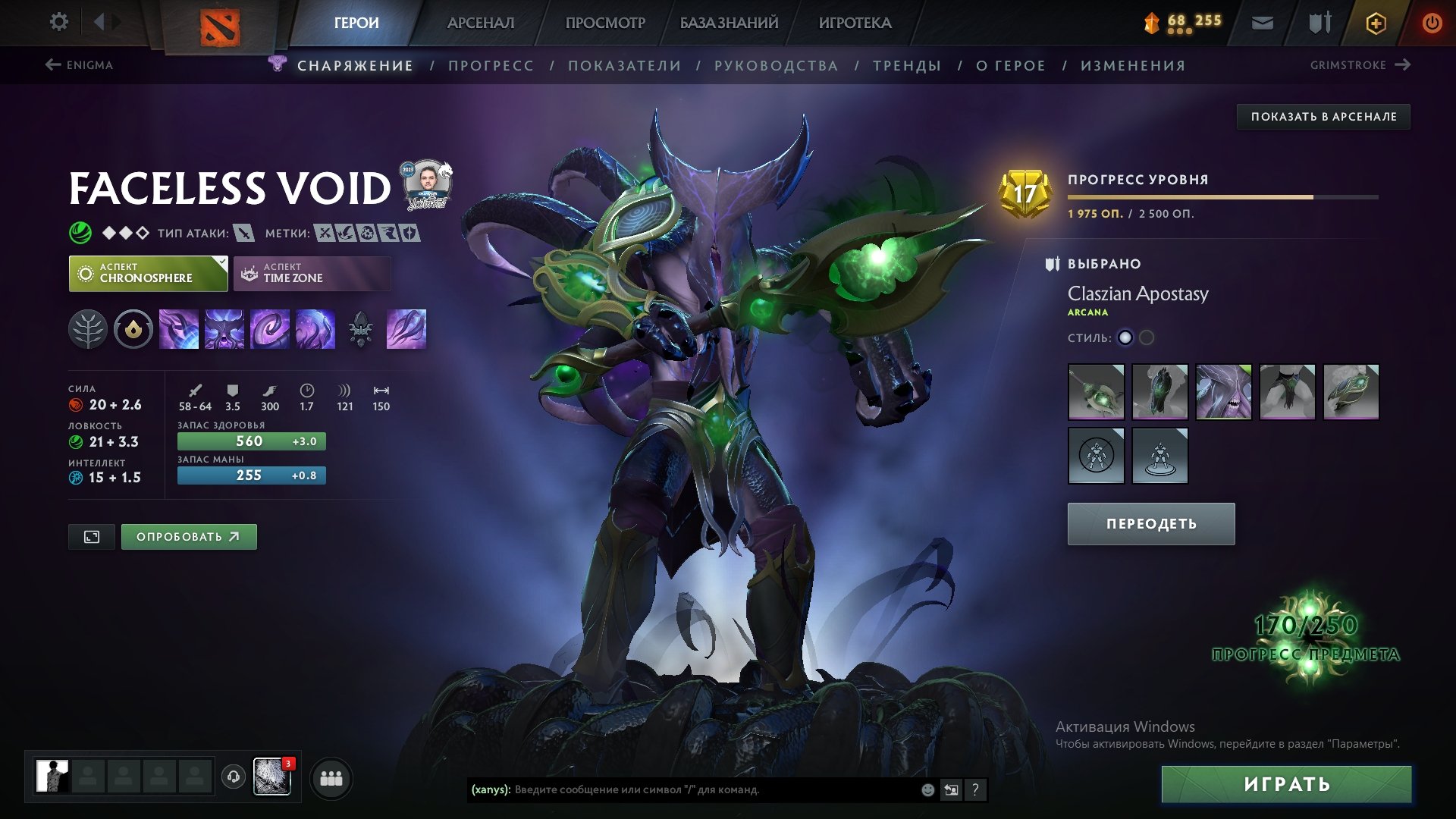The image size is (1456, 819).
Task: Click the first Arcana item thumbnail
Action: point(1095,392)
